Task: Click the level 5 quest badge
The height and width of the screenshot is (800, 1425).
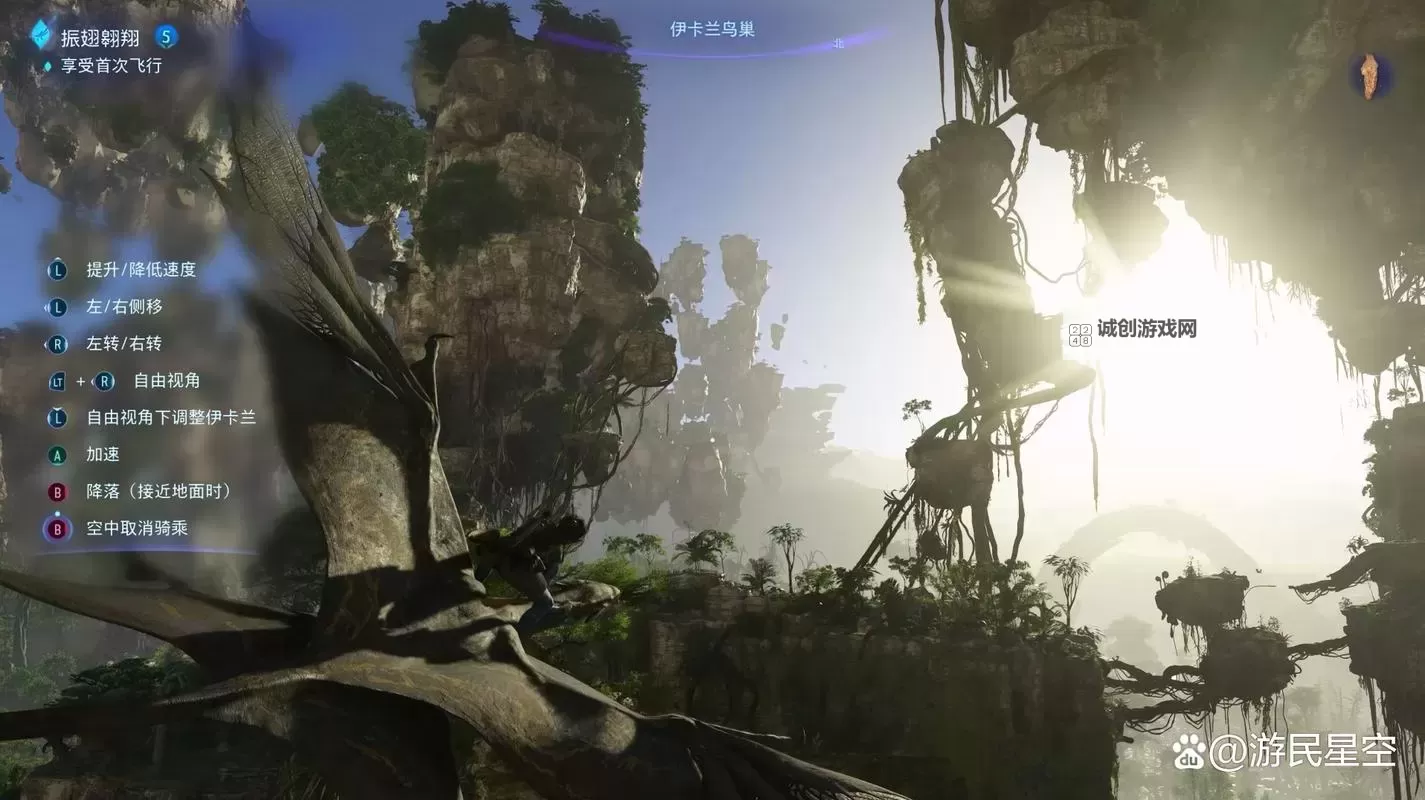Action: click(166, 38)
